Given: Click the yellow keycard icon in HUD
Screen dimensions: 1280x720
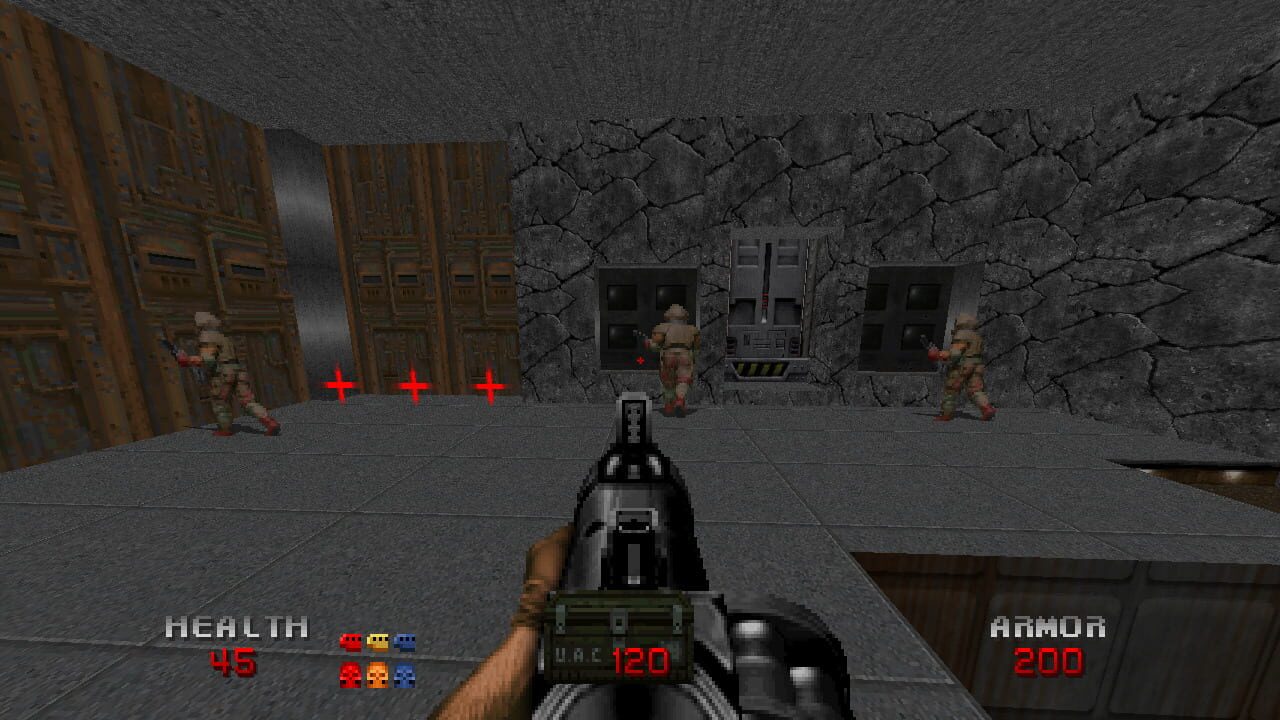Looking at the screenshot, I should (377, 642).
